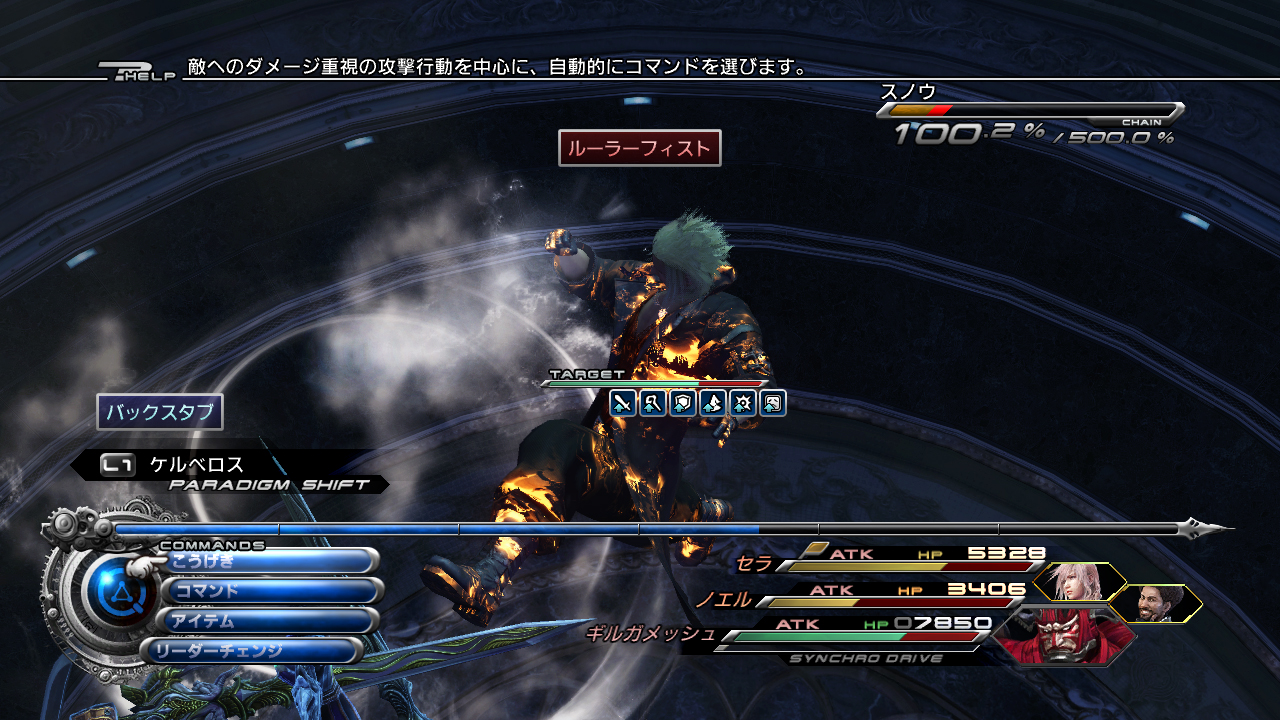
Task: Click the shield defense-up buff icon
Action: coord(683,403)
